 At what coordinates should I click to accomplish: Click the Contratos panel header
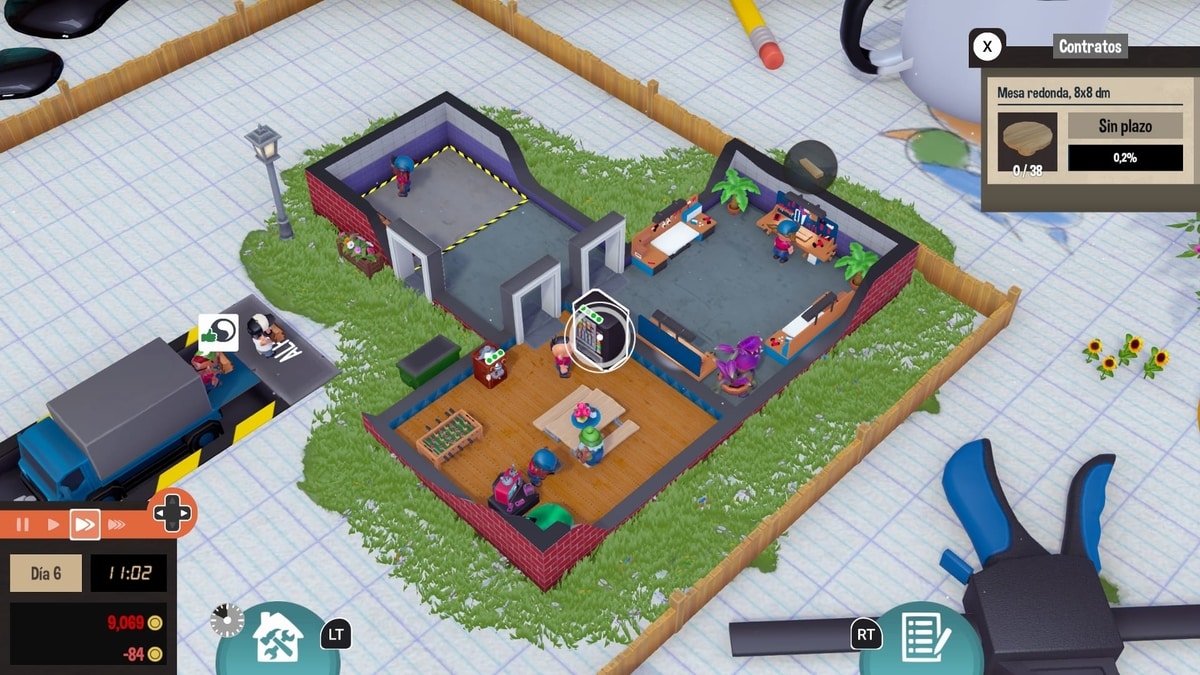coord(1090,46)
